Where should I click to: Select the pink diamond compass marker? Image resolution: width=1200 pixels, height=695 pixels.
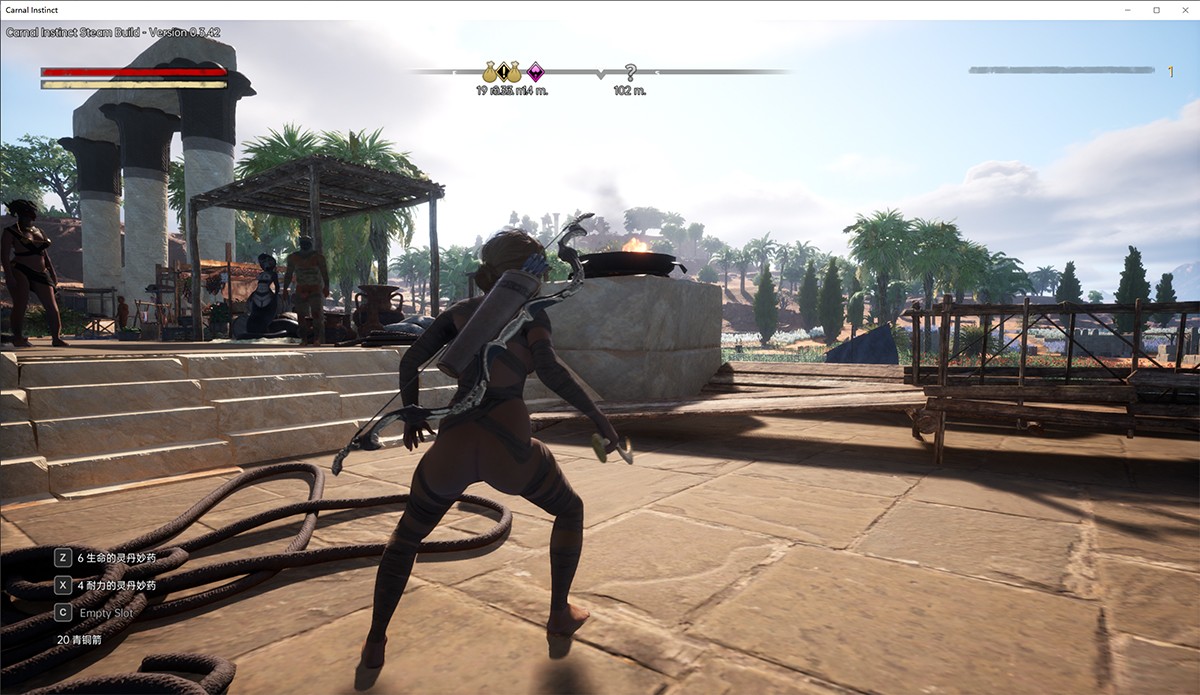(x=536, y=72)
